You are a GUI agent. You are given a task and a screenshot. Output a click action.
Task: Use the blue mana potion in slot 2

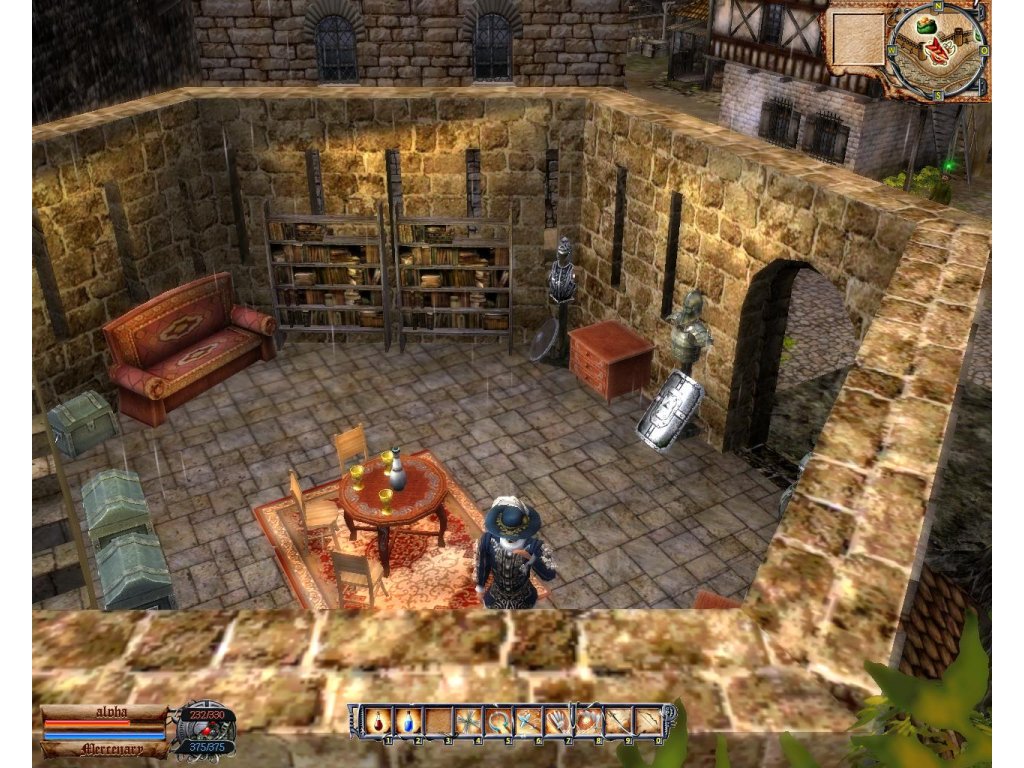[x=409, y=720]
